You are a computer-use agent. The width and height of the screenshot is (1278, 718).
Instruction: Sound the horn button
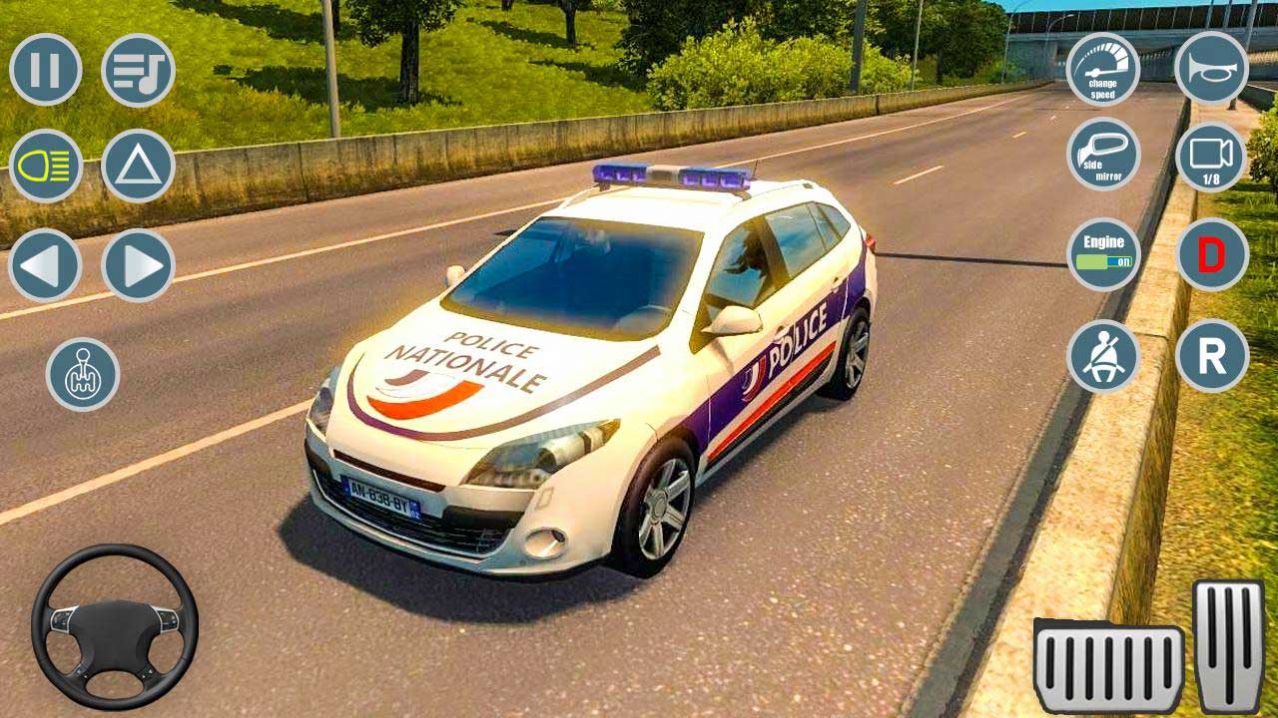1212,69
